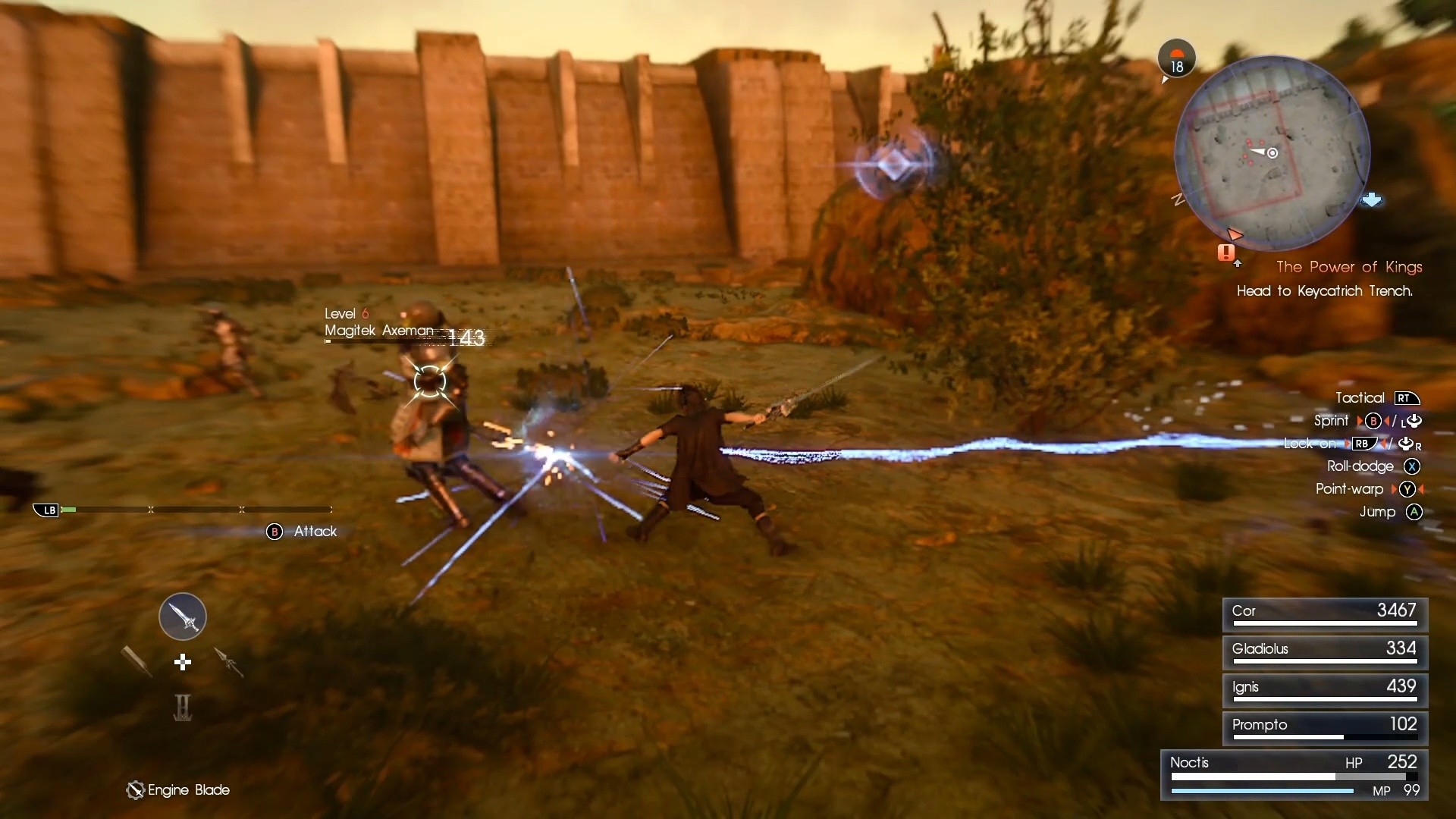This screenshot has height=819, width=1456.
Task: Toggle Lock-on with the RB prompt
Action: (1363, 444)
